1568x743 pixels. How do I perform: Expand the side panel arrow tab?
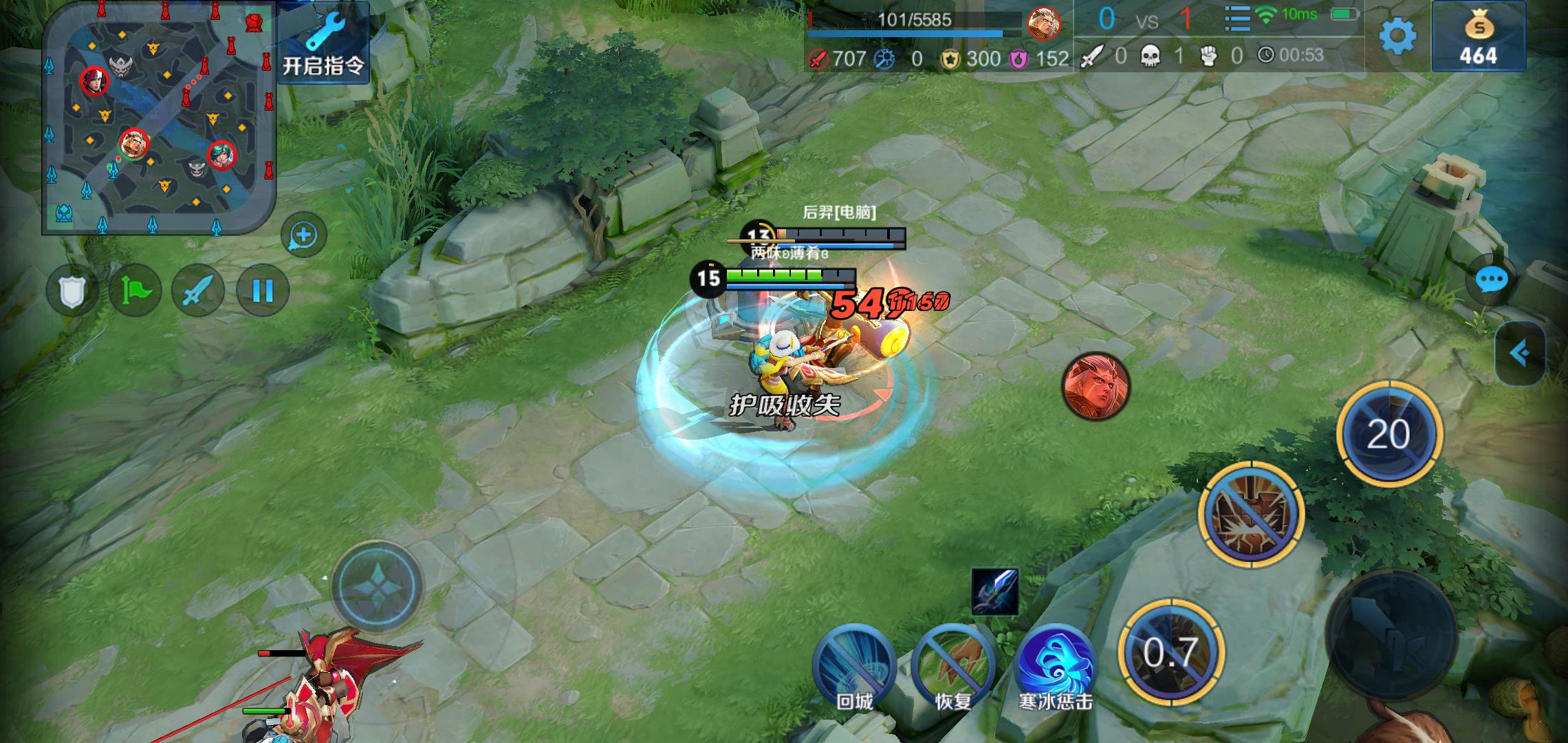1520,354
